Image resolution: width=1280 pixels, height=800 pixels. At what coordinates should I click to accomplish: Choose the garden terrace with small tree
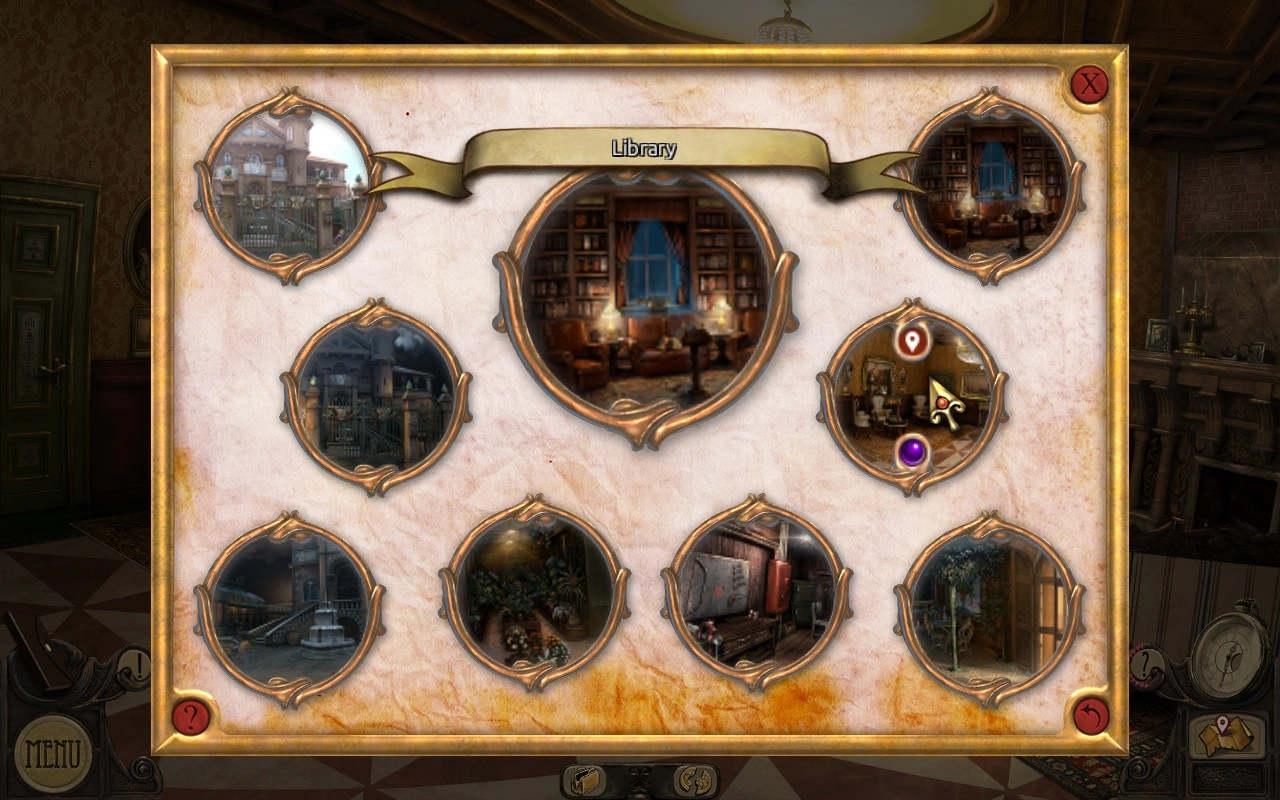pyautogui.click(x=988, y=608)
